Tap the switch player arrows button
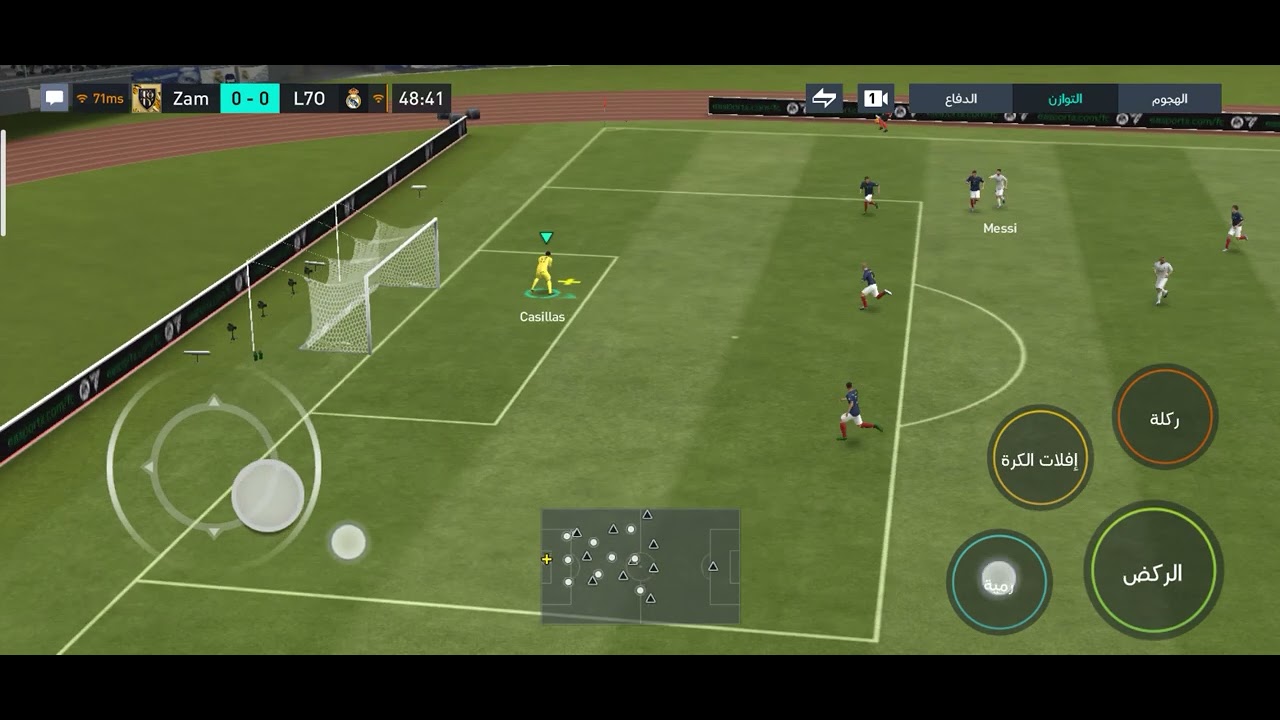This screenshot has width=1280, height=720. coord(824,98)
